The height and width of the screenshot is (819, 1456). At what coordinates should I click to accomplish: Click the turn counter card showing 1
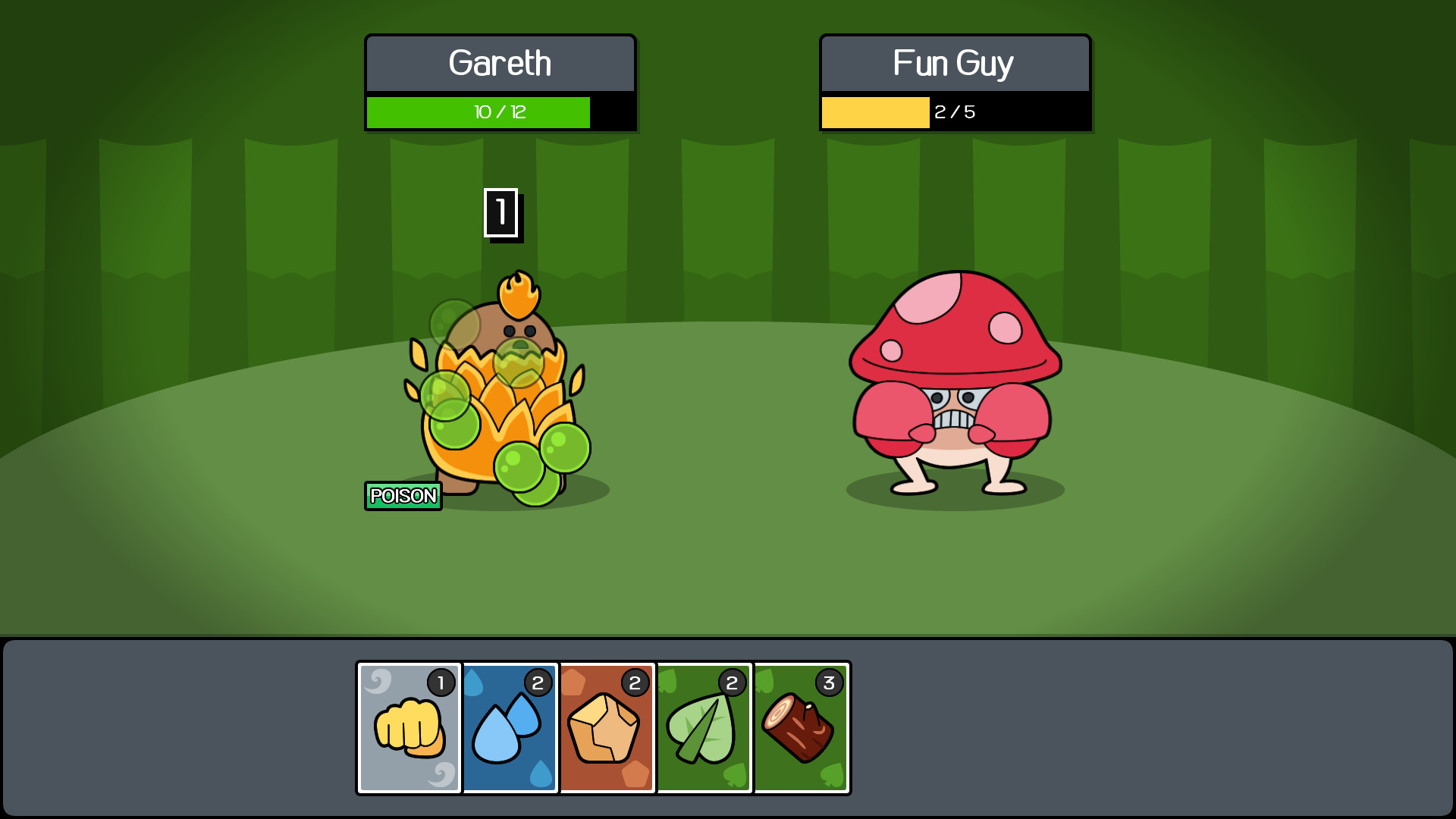tap(501, 214)
